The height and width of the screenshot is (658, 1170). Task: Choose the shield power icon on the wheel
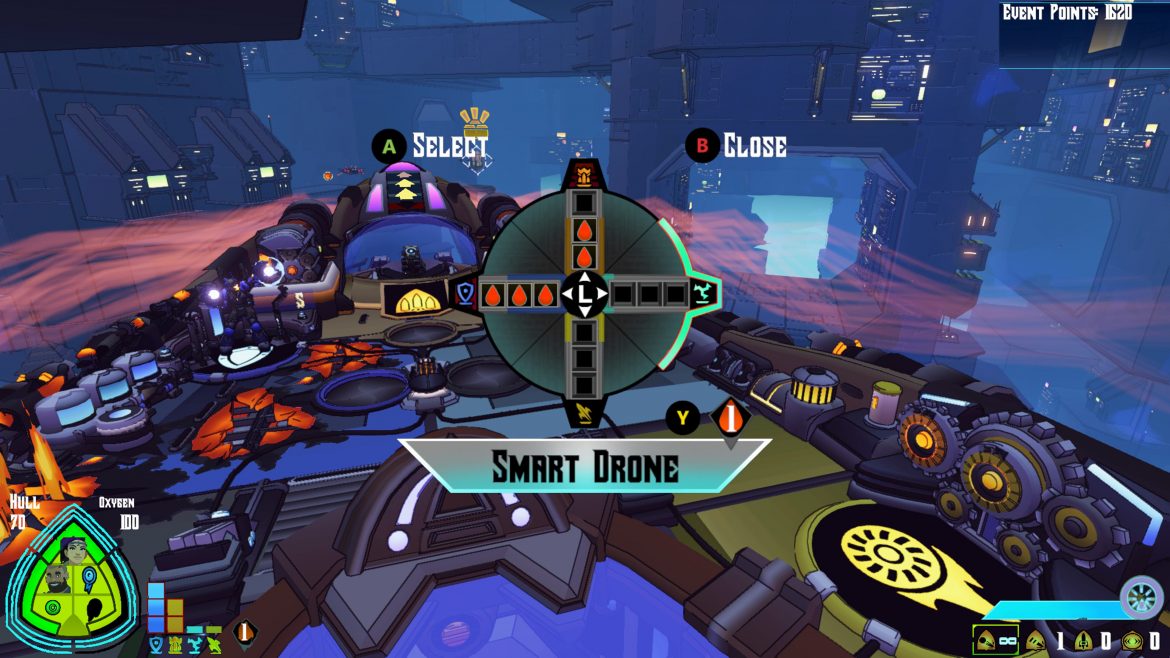point(465,294)
